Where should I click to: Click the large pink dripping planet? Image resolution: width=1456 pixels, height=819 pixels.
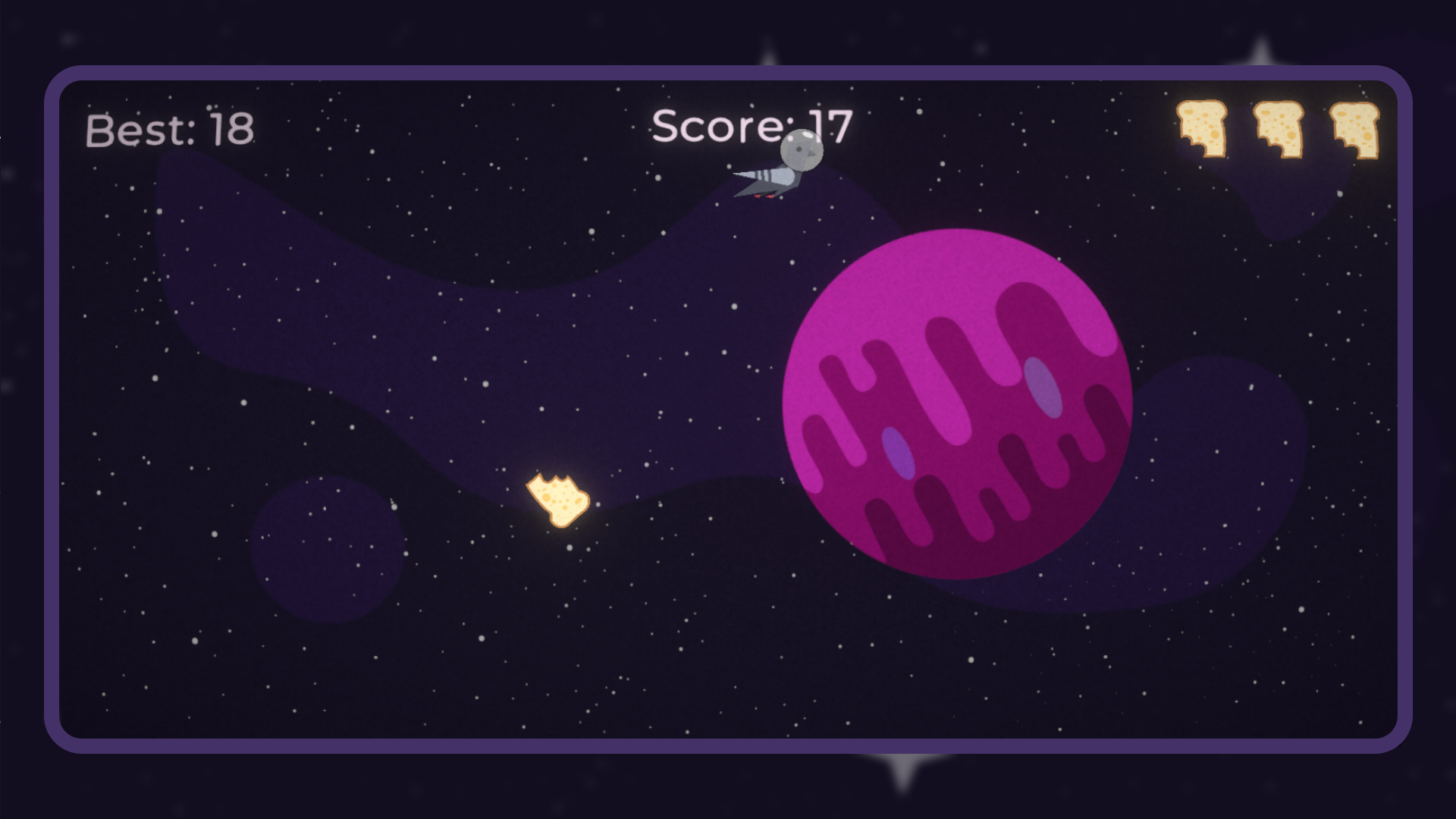click(955, 402)
